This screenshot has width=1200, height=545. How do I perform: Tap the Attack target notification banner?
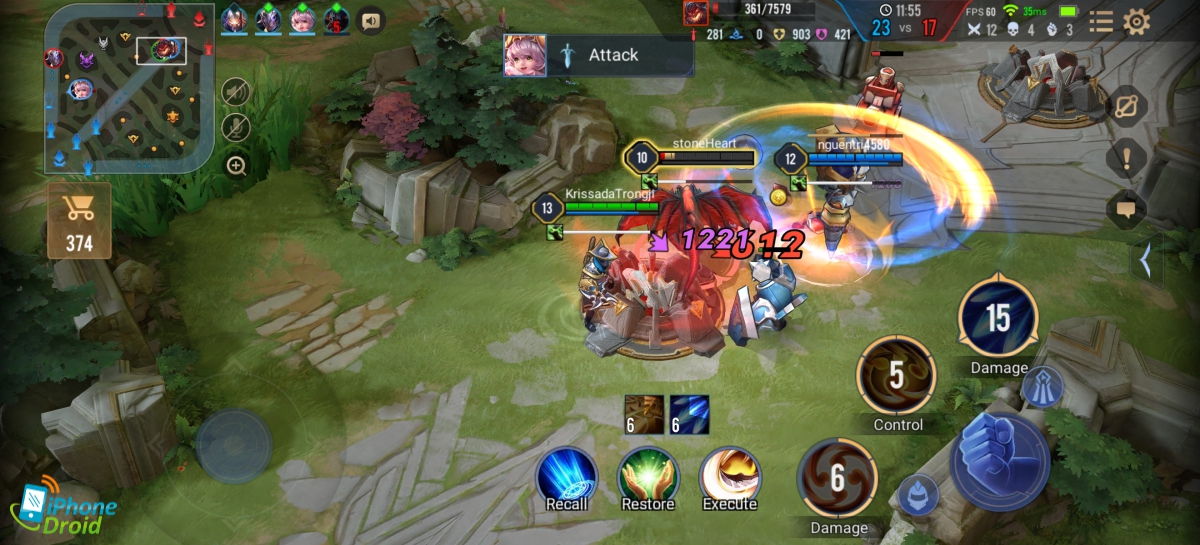click(598, 55)
